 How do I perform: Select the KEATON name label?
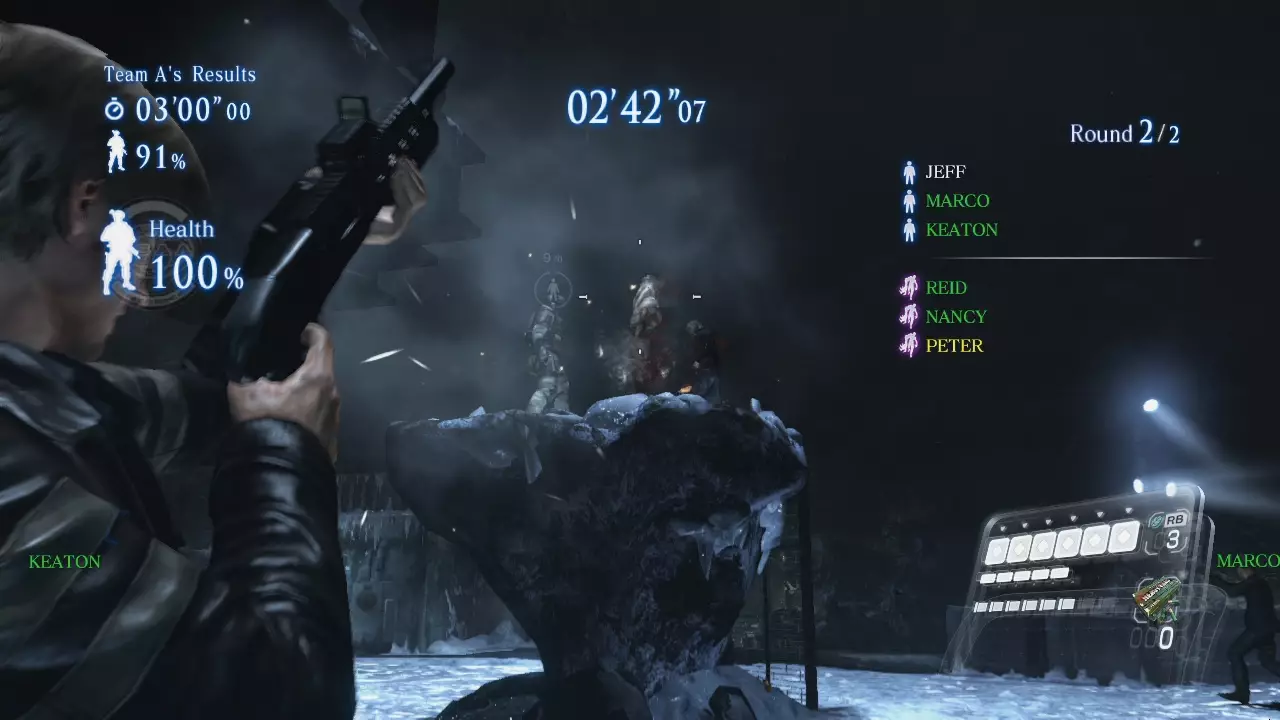pyautogui.click(x=65, y=561)
